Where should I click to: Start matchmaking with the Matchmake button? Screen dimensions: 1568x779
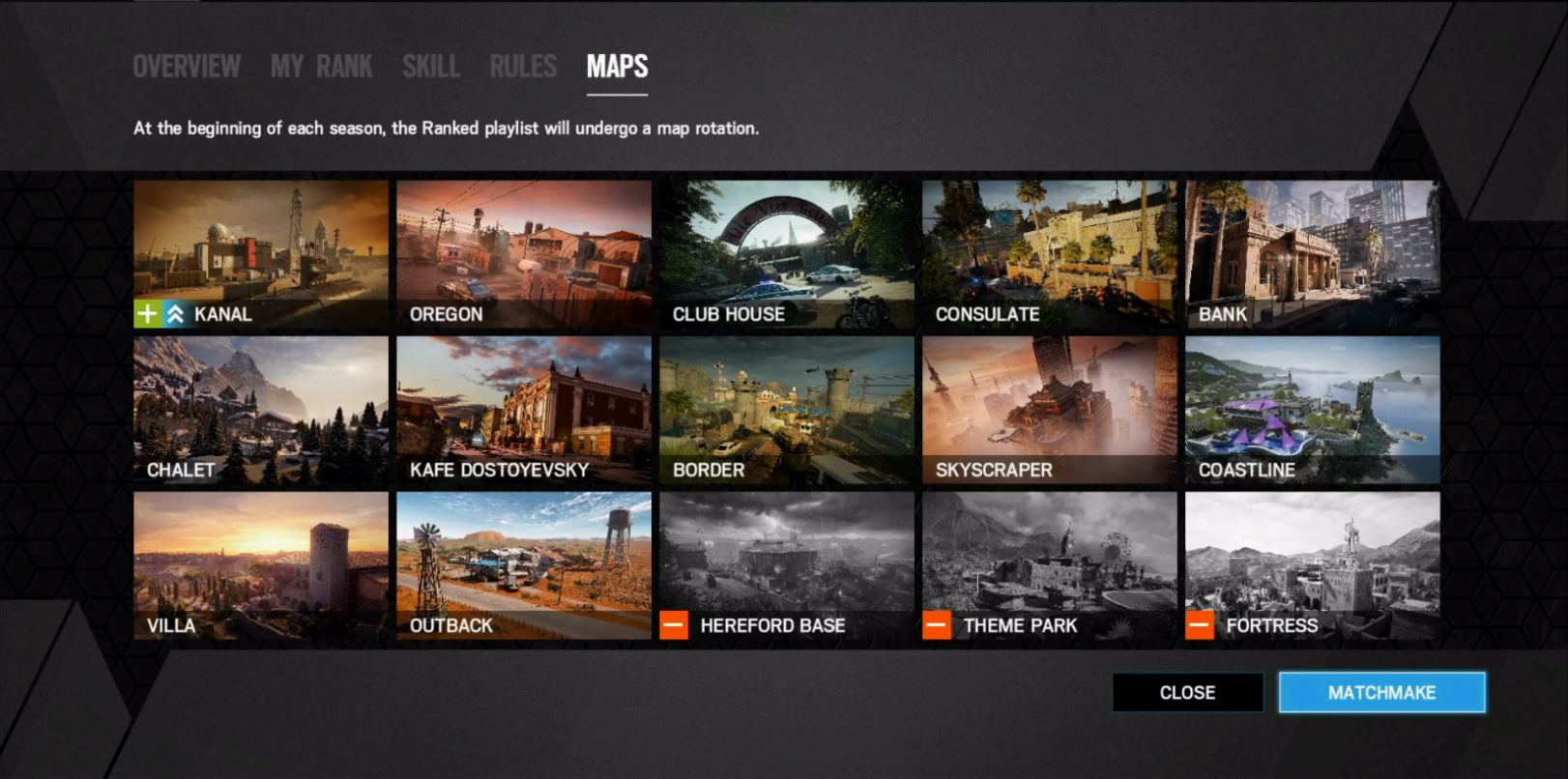(x=1381, y=692)
